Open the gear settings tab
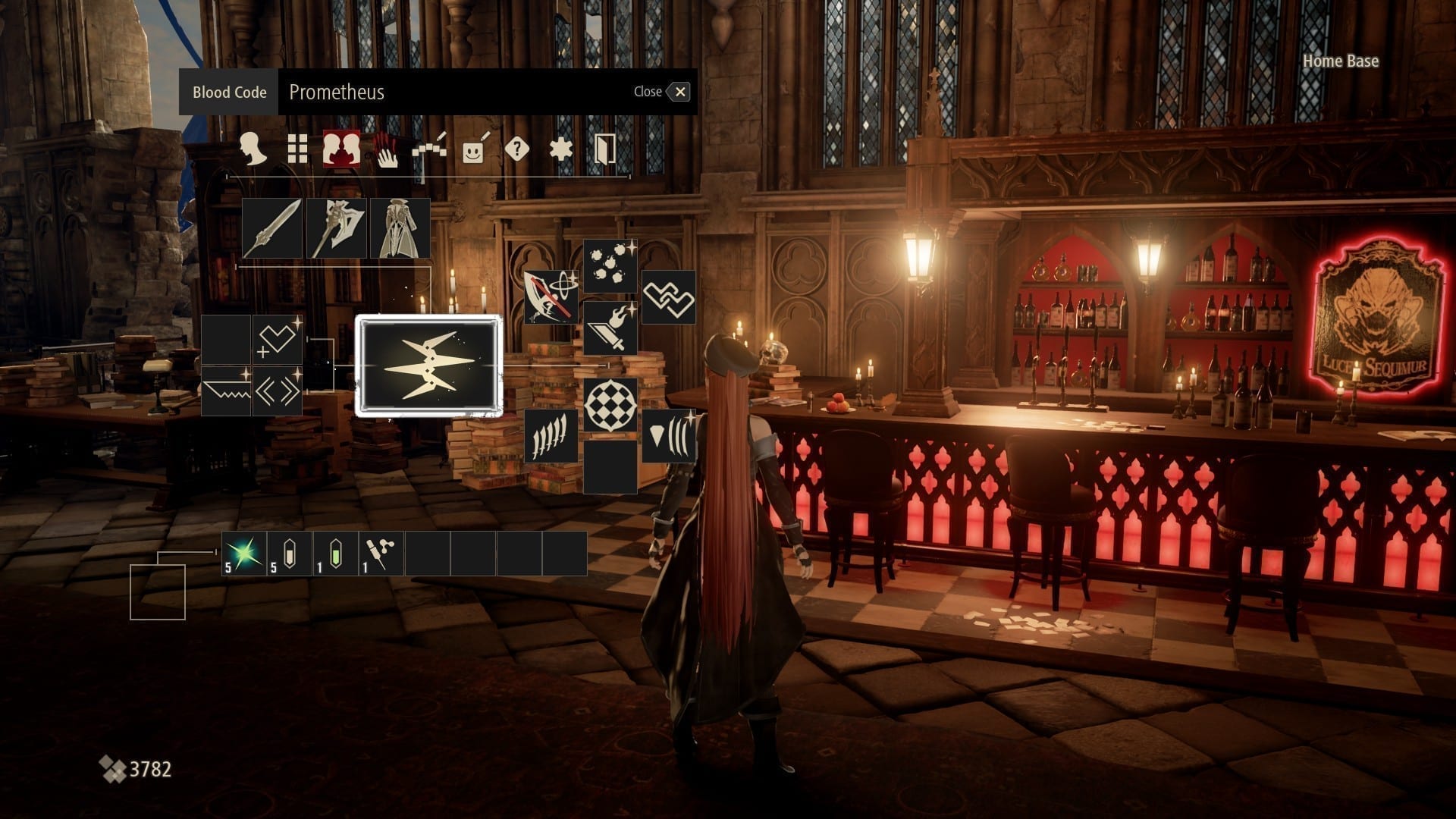Viewport: 1456px width, 819px height. click(x=560, y=149)
